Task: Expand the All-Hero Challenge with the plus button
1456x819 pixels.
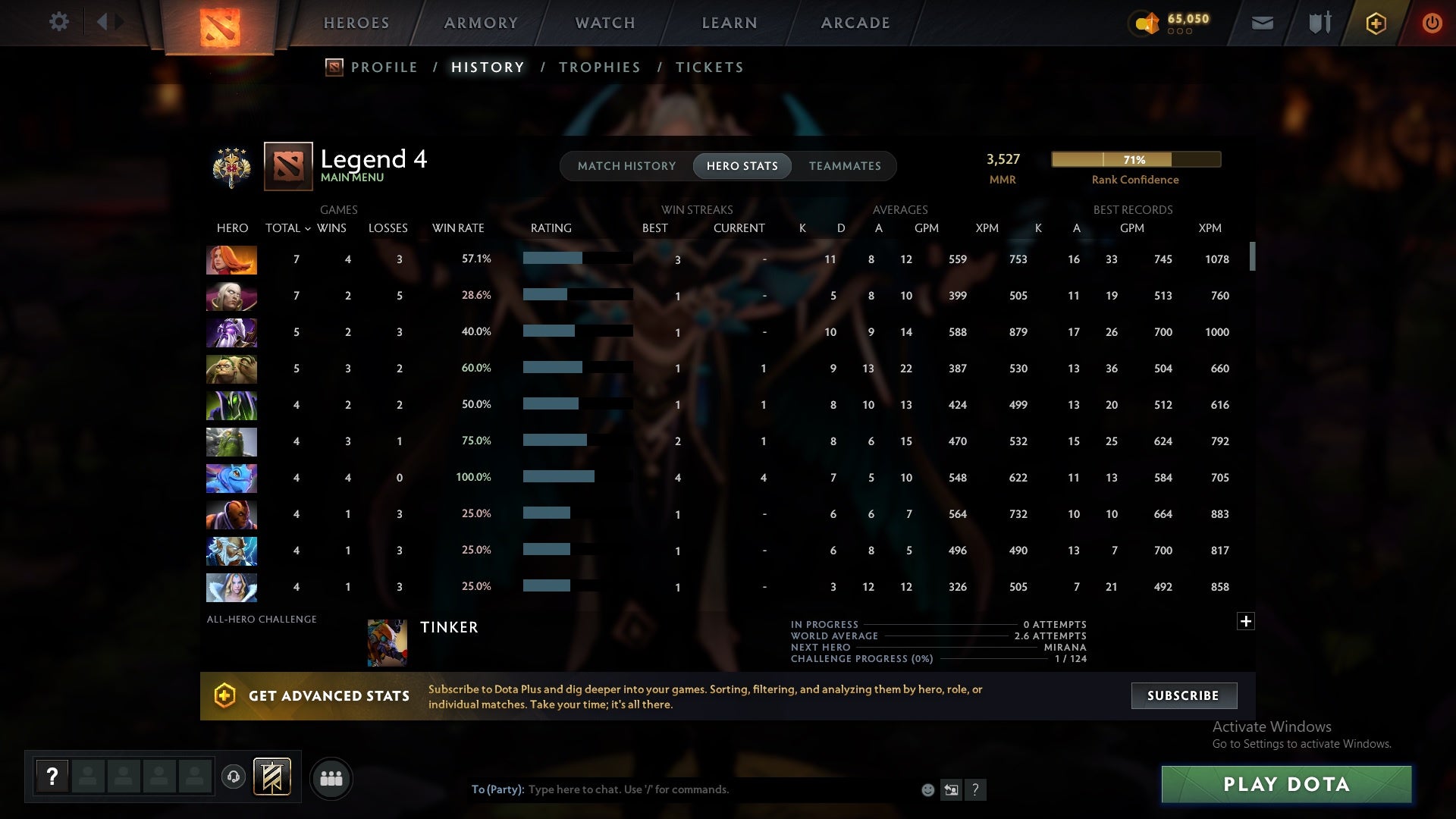Action: pos(1246,620)
